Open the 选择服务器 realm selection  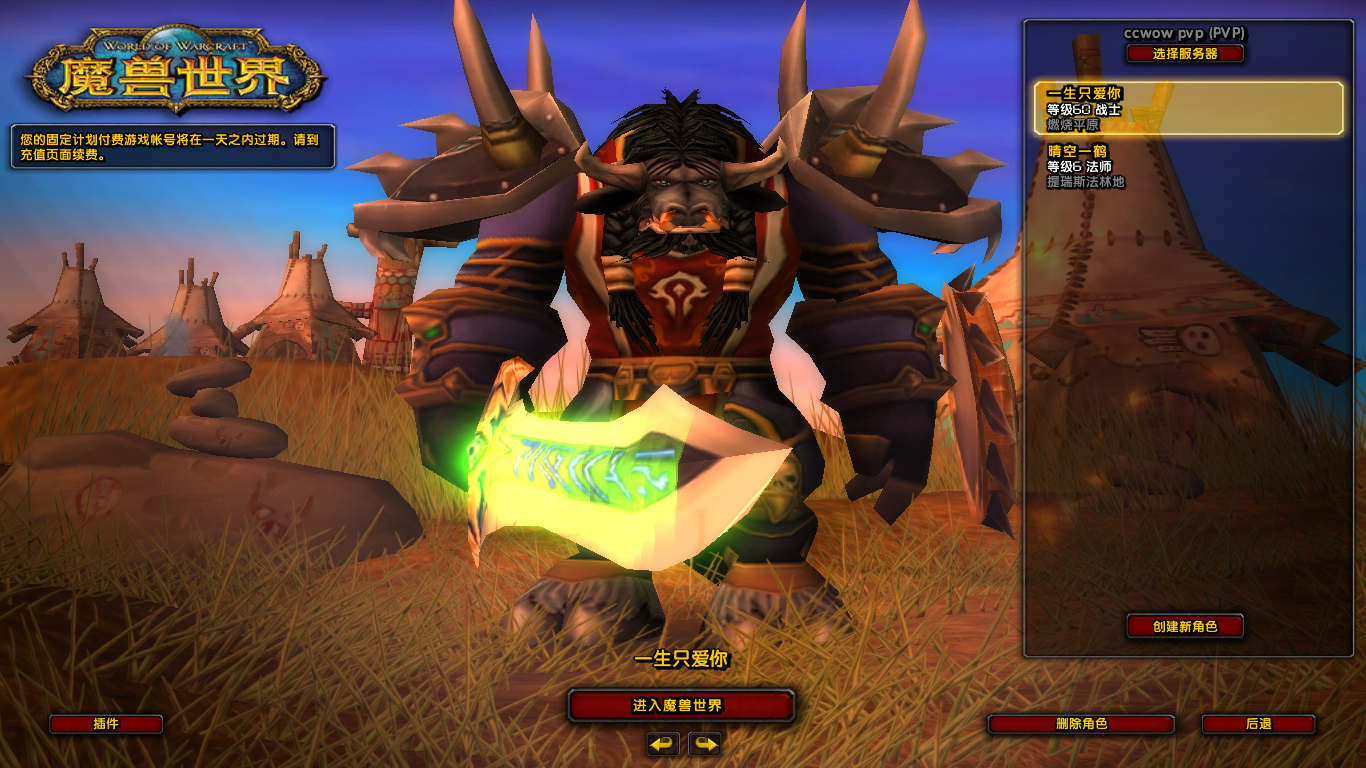(x=1185, y=54)
